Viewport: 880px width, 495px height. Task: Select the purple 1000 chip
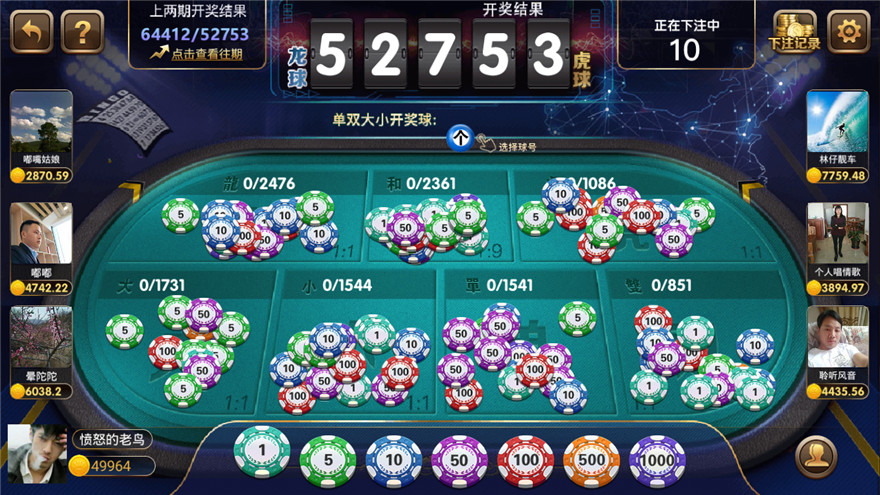657,461
